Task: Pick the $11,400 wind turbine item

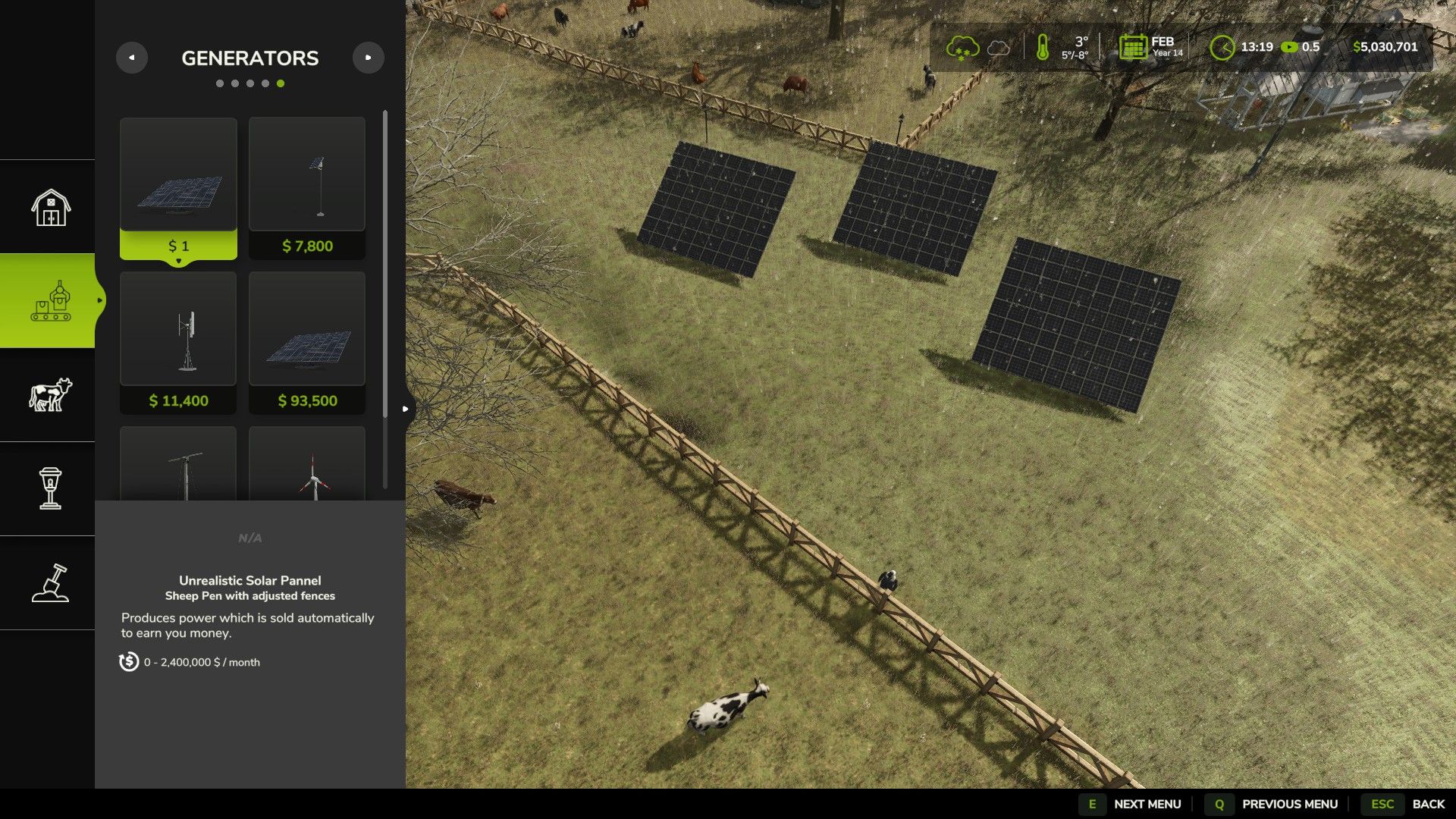Action: point(178,343)
